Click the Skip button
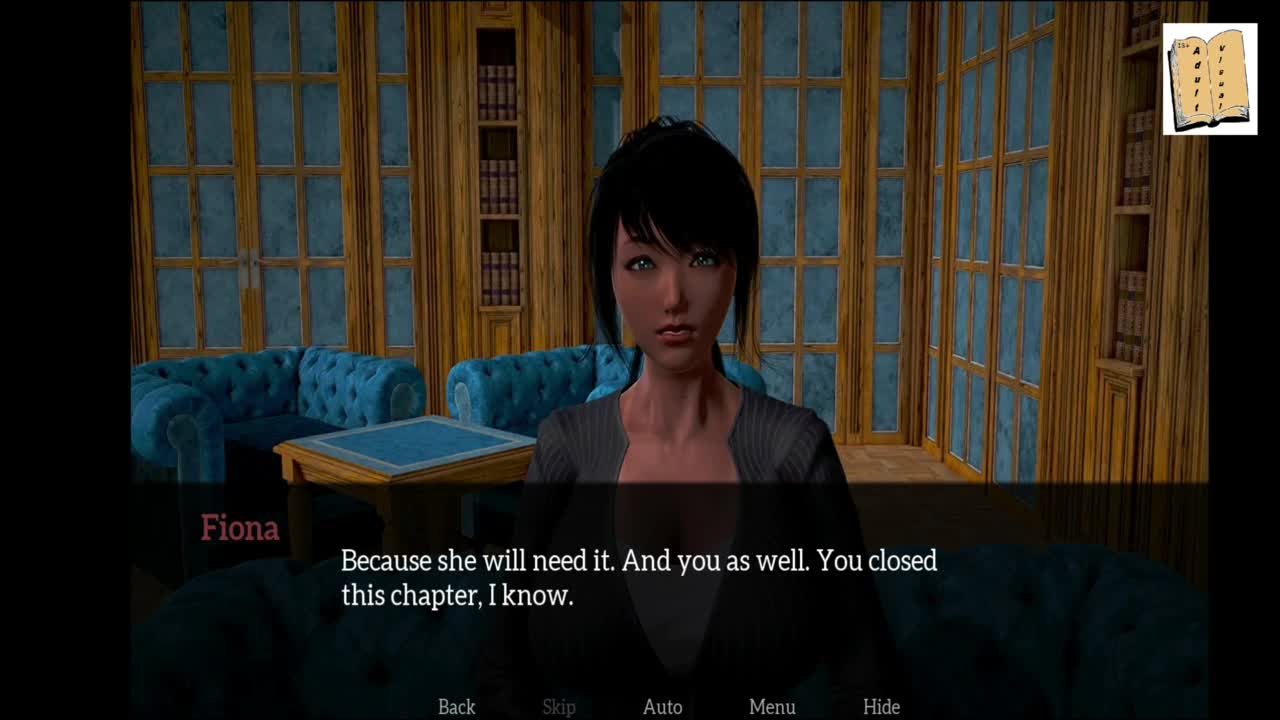This screenshot has height=720, width=1280. [x=559, y=707]
